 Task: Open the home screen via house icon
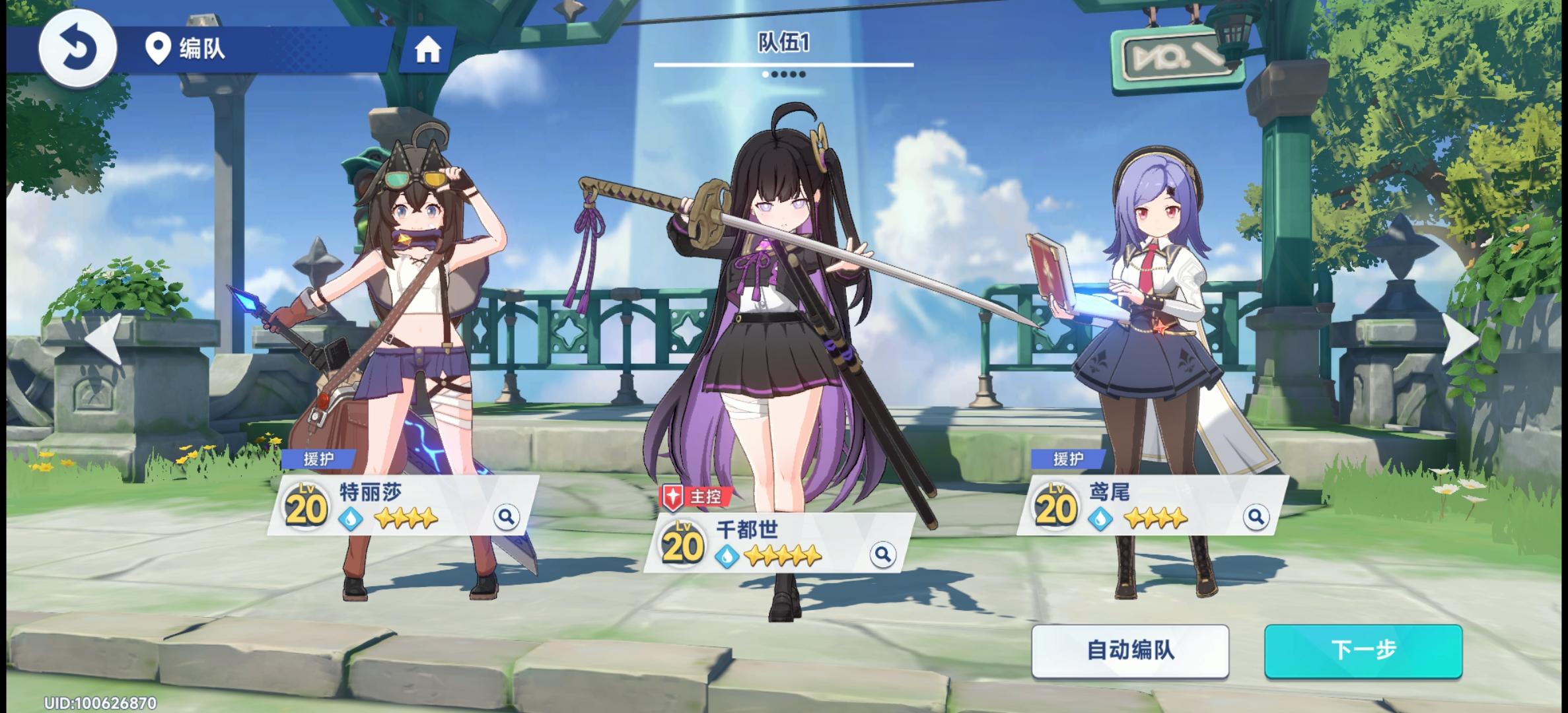[427, 50]
